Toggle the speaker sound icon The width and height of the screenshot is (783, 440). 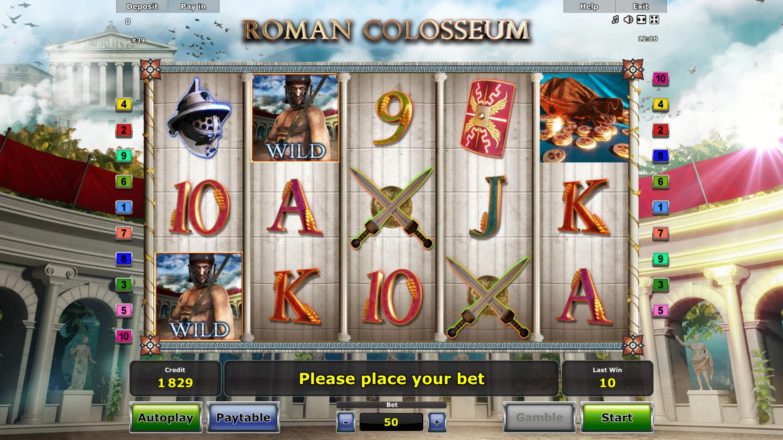(x=628, y=20)
